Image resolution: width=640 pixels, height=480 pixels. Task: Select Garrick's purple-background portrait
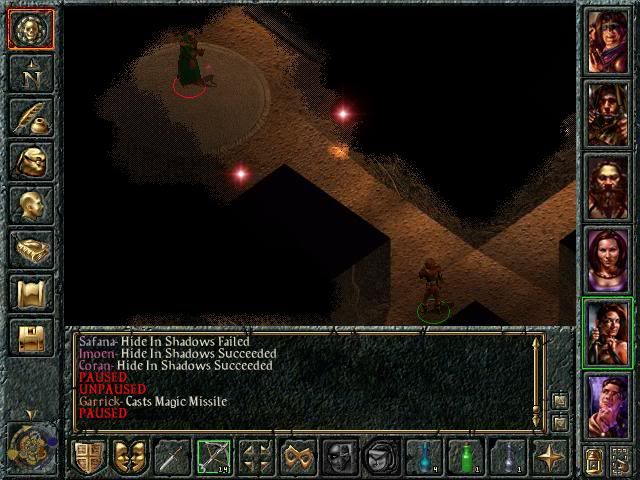[x=608, y=405]
